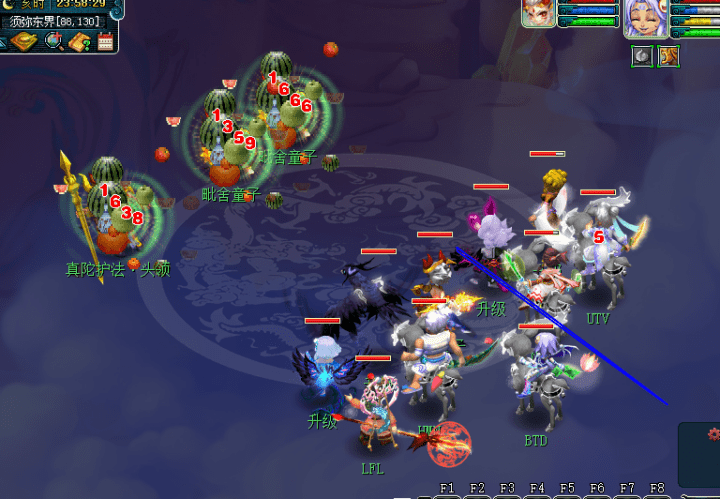Click the magnifier map search icon
This screenshot has height=499, width=720.
point(53,41)
